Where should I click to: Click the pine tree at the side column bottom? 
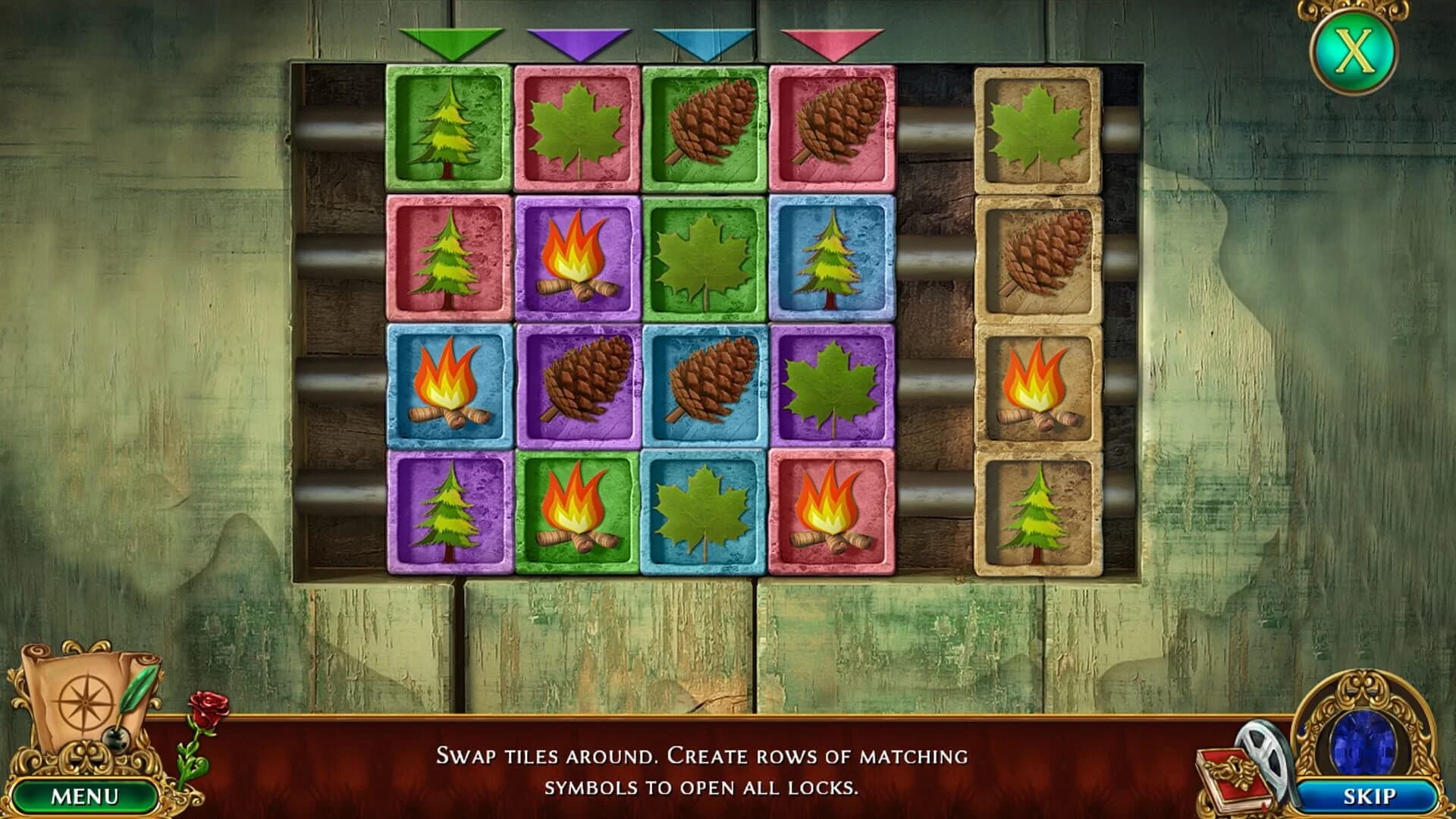[1039, 519]
